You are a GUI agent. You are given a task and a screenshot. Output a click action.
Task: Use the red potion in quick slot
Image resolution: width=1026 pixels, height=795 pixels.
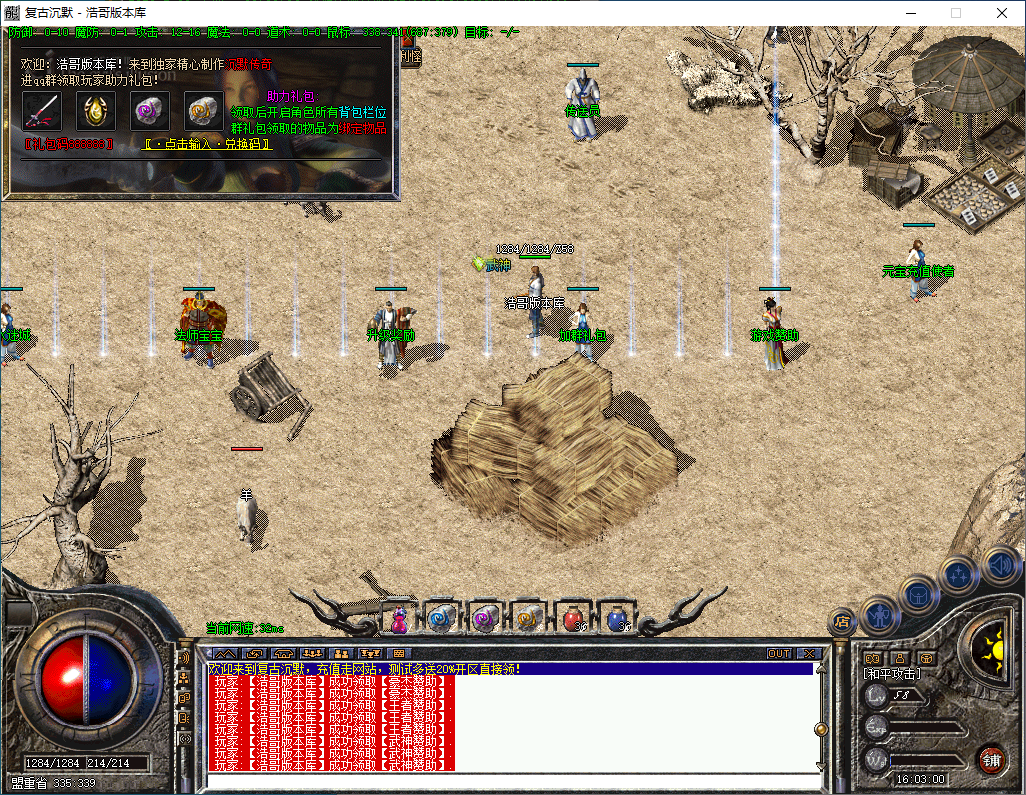[x=572, y=619]
